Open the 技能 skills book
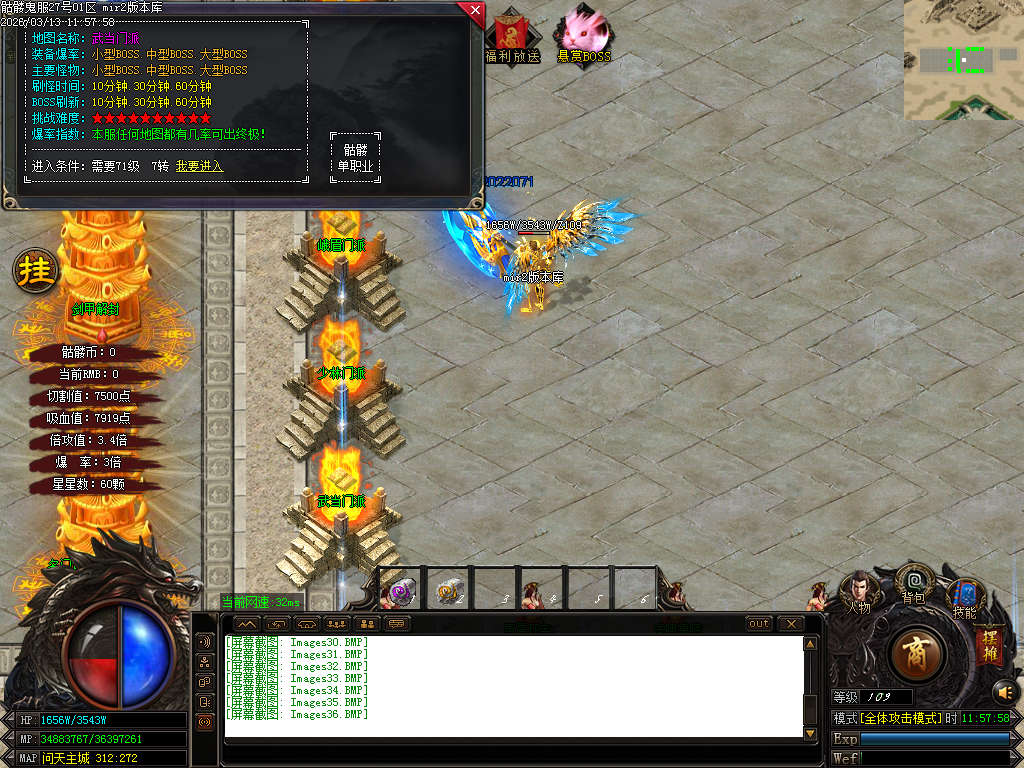The image size is (1024, 768). coord(965,597)
